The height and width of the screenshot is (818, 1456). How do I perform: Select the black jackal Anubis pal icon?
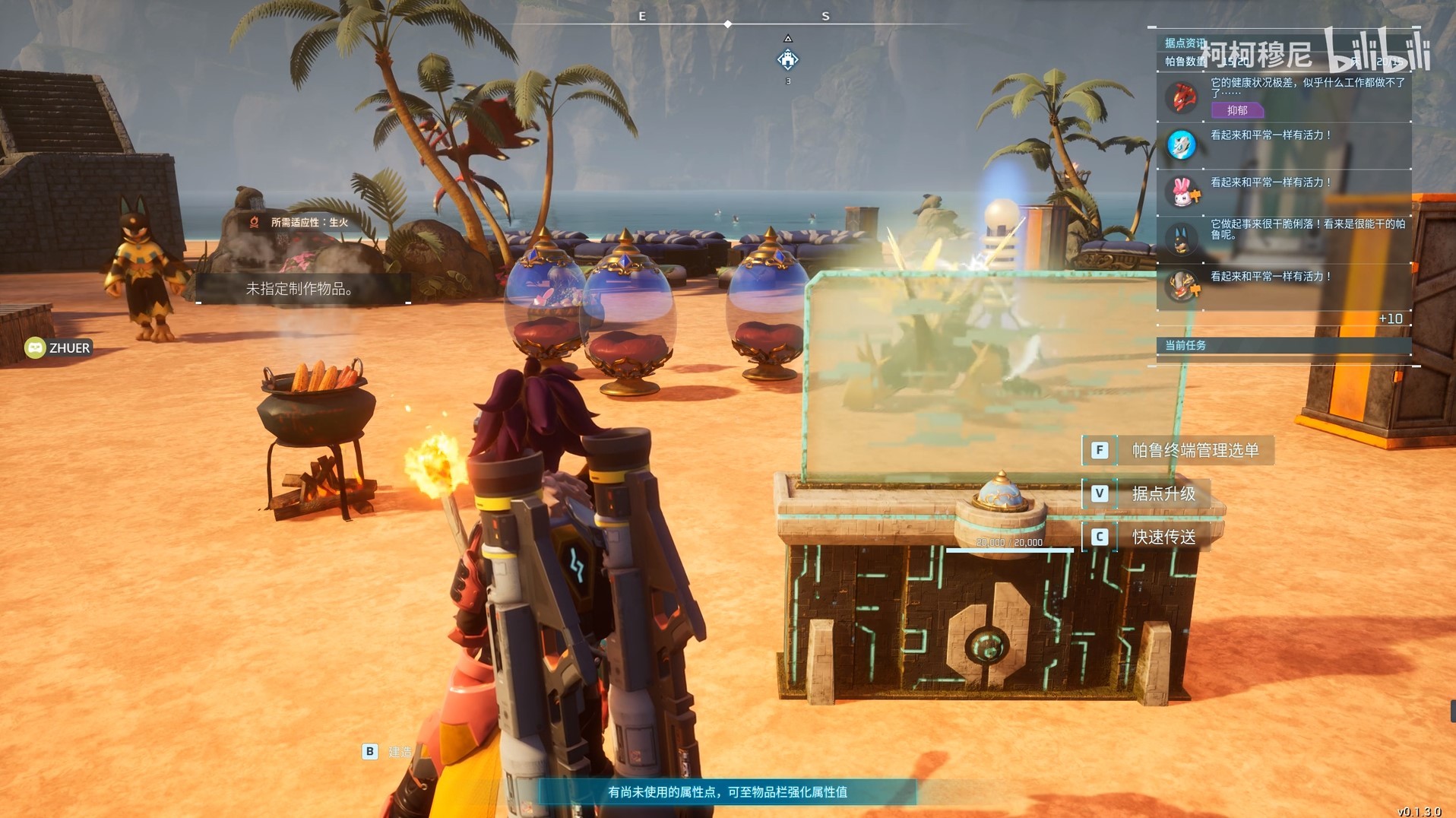(1182, 239)
